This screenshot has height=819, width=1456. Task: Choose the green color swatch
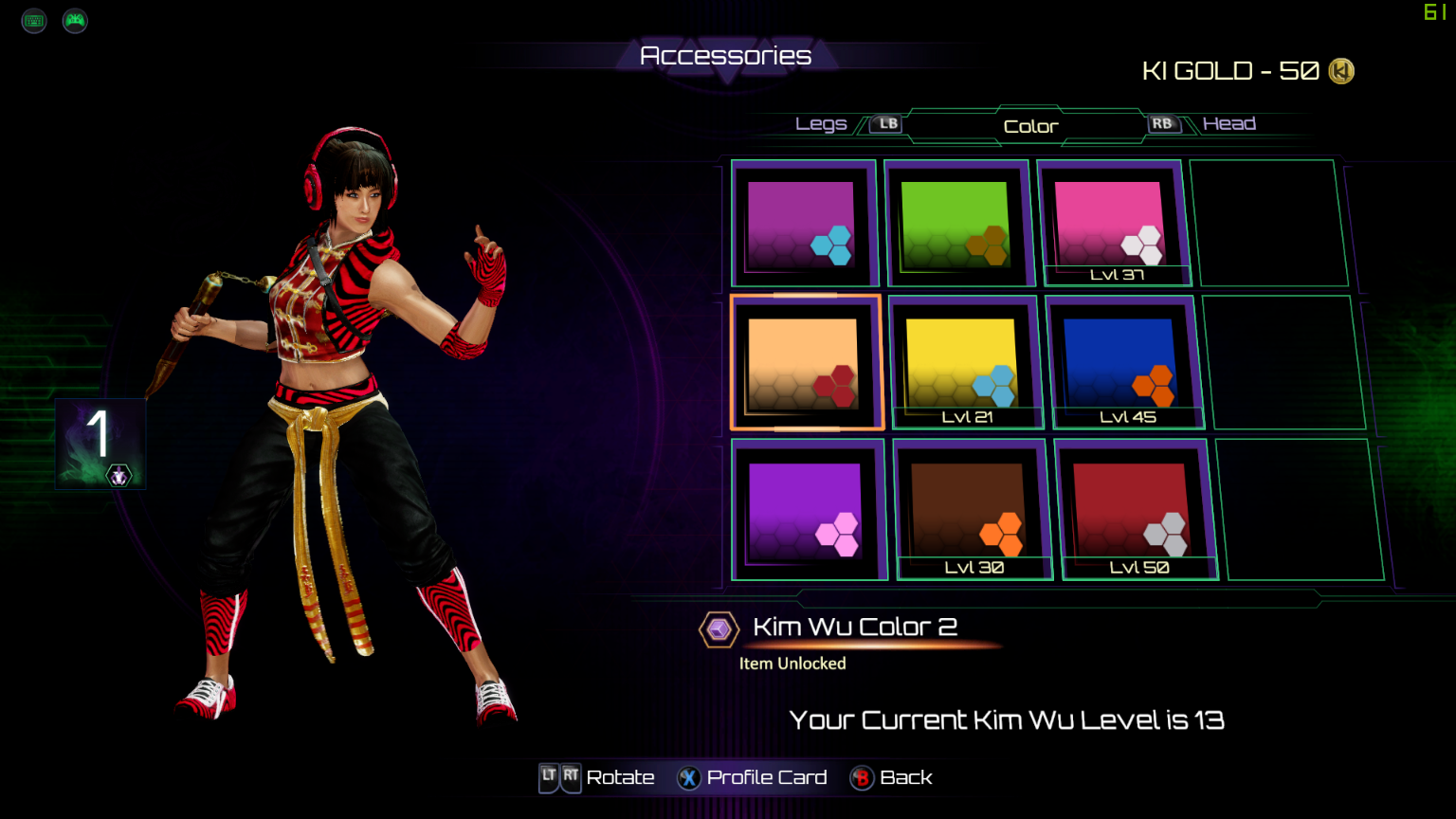point(955,225)
